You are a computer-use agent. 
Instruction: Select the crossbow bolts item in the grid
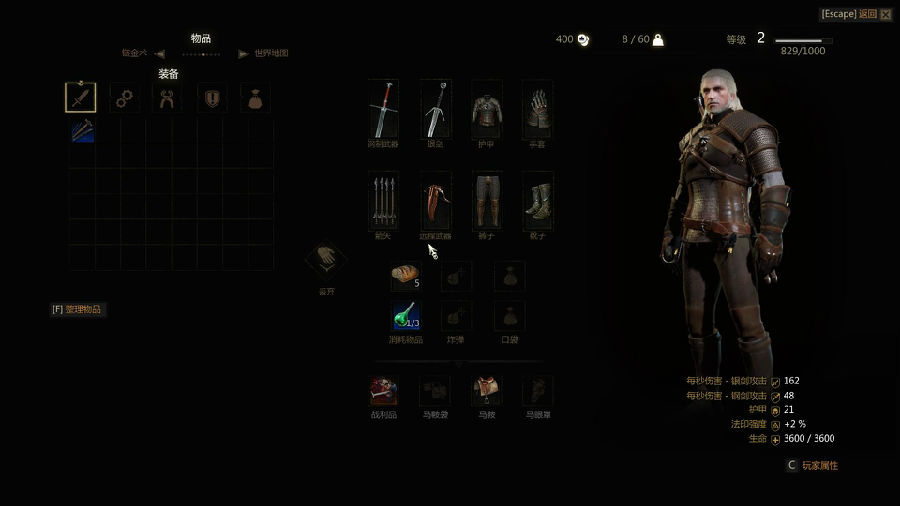pos(82,132)
